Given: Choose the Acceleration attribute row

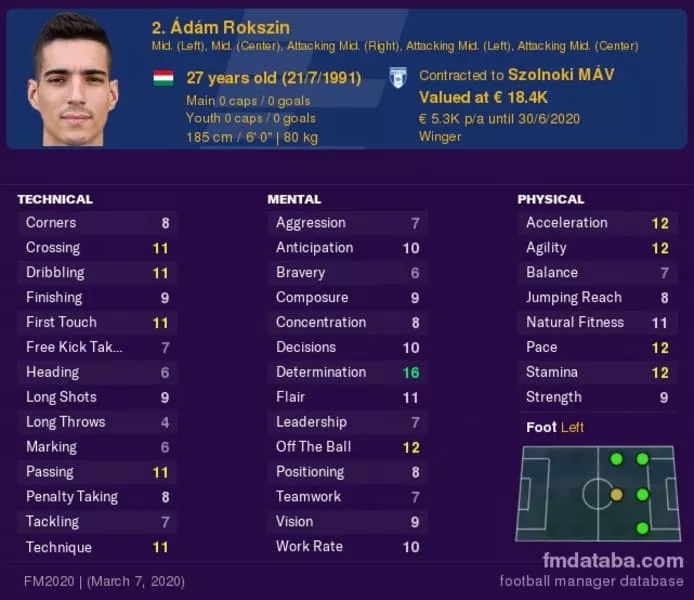Looking at the screenshot, I should pyautogui.click(x=597, y=223).
